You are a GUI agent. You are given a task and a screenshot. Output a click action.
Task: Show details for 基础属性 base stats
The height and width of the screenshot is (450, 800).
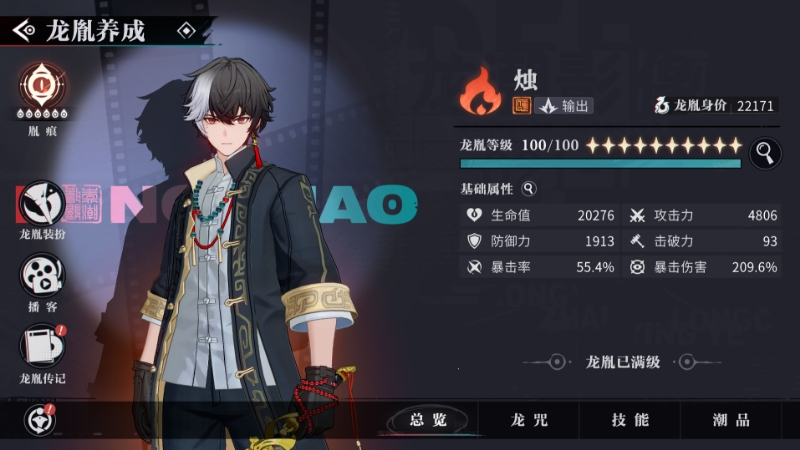click(529, 188)
